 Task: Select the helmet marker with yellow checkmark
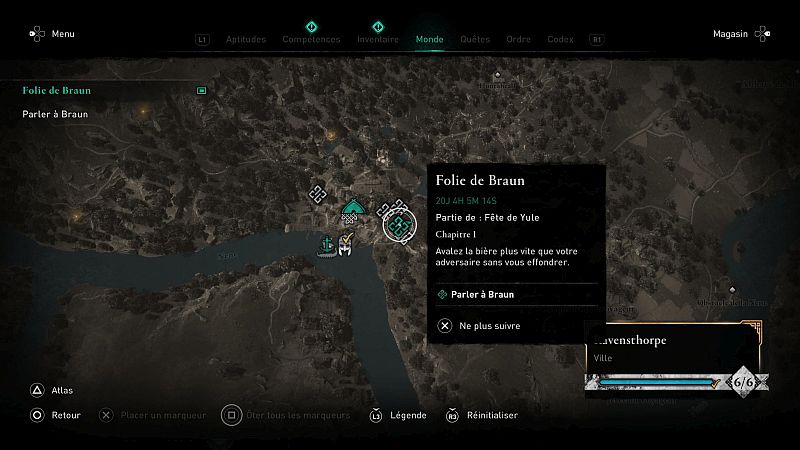(x=346, y=245)
